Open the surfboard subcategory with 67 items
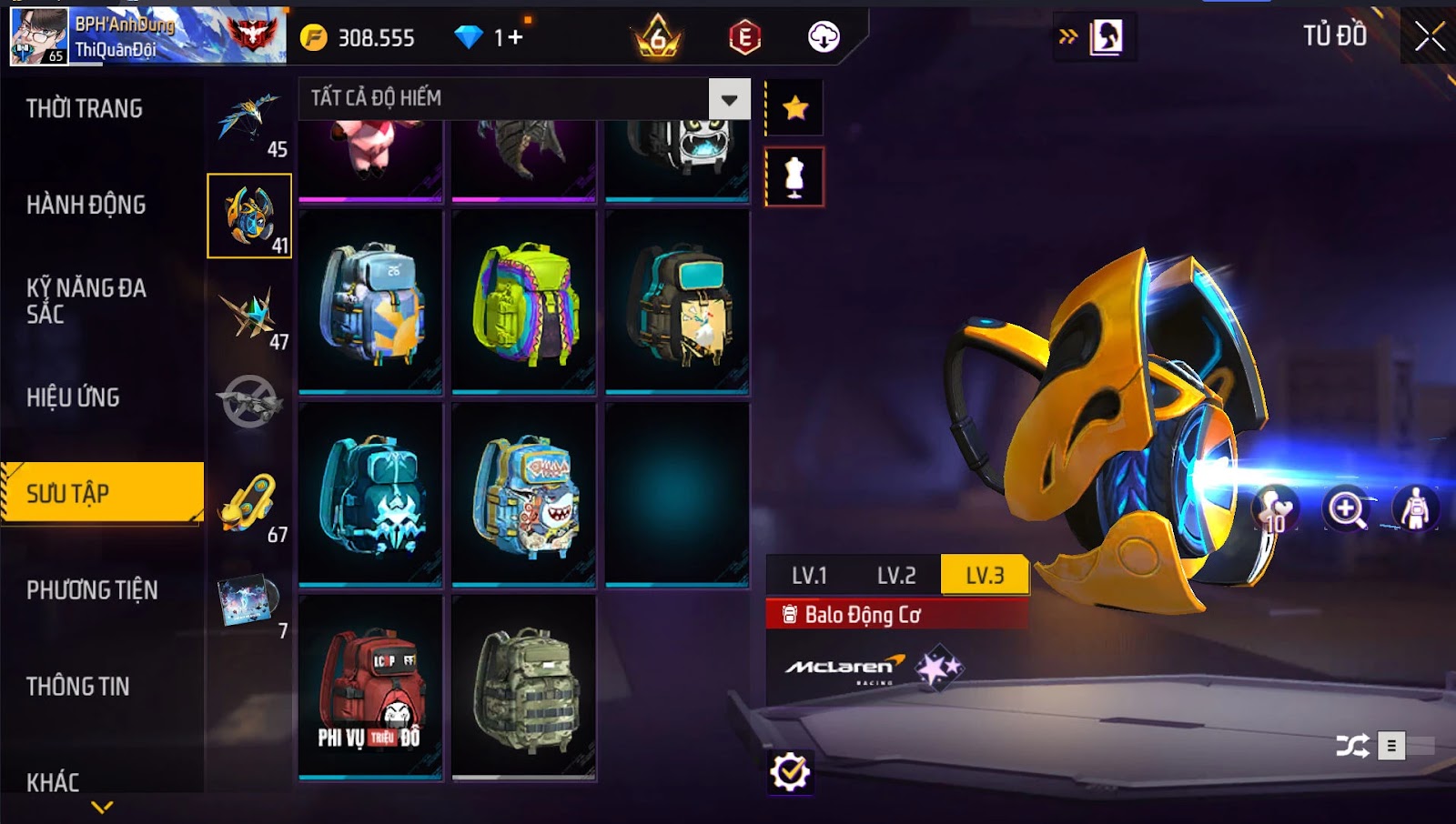1456x824 pixels. tap(249, 503)
